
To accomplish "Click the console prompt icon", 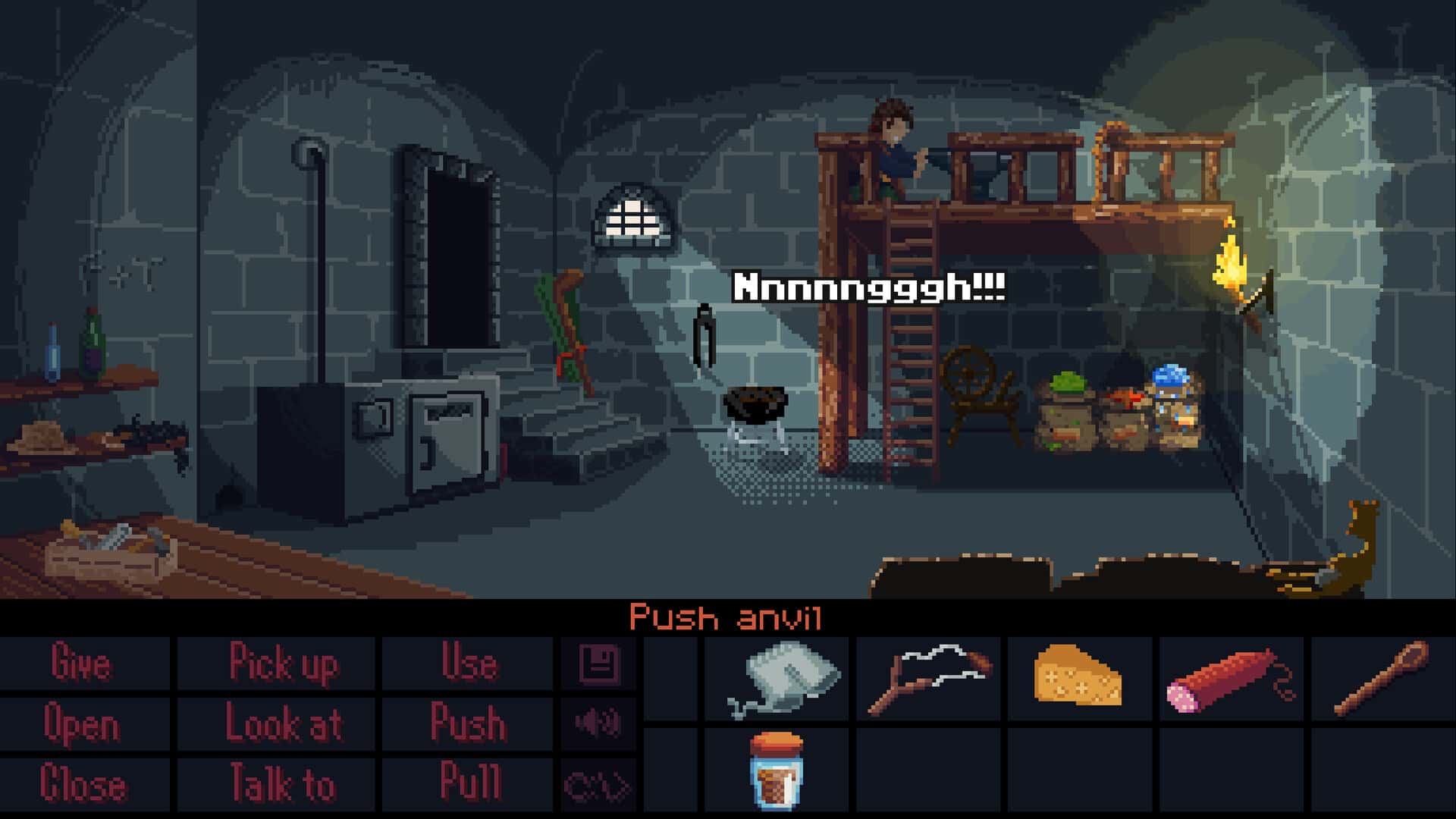I will point(598,786).
